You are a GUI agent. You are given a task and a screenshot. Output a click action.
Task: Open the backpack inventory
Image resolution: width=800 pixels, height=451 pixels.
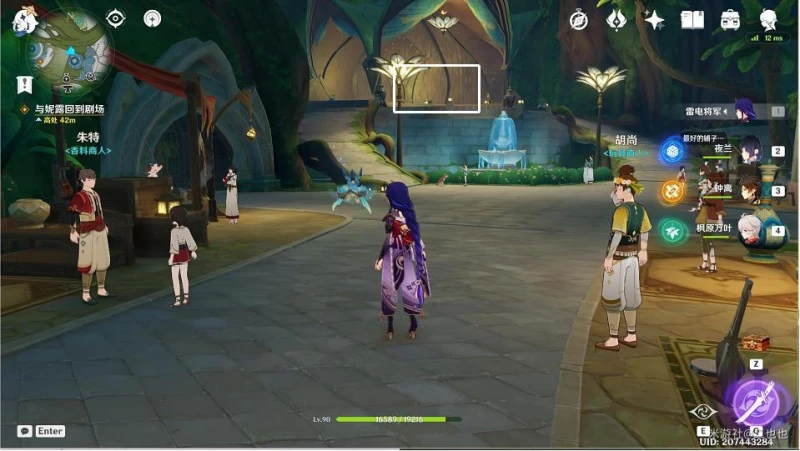(730, 20)
